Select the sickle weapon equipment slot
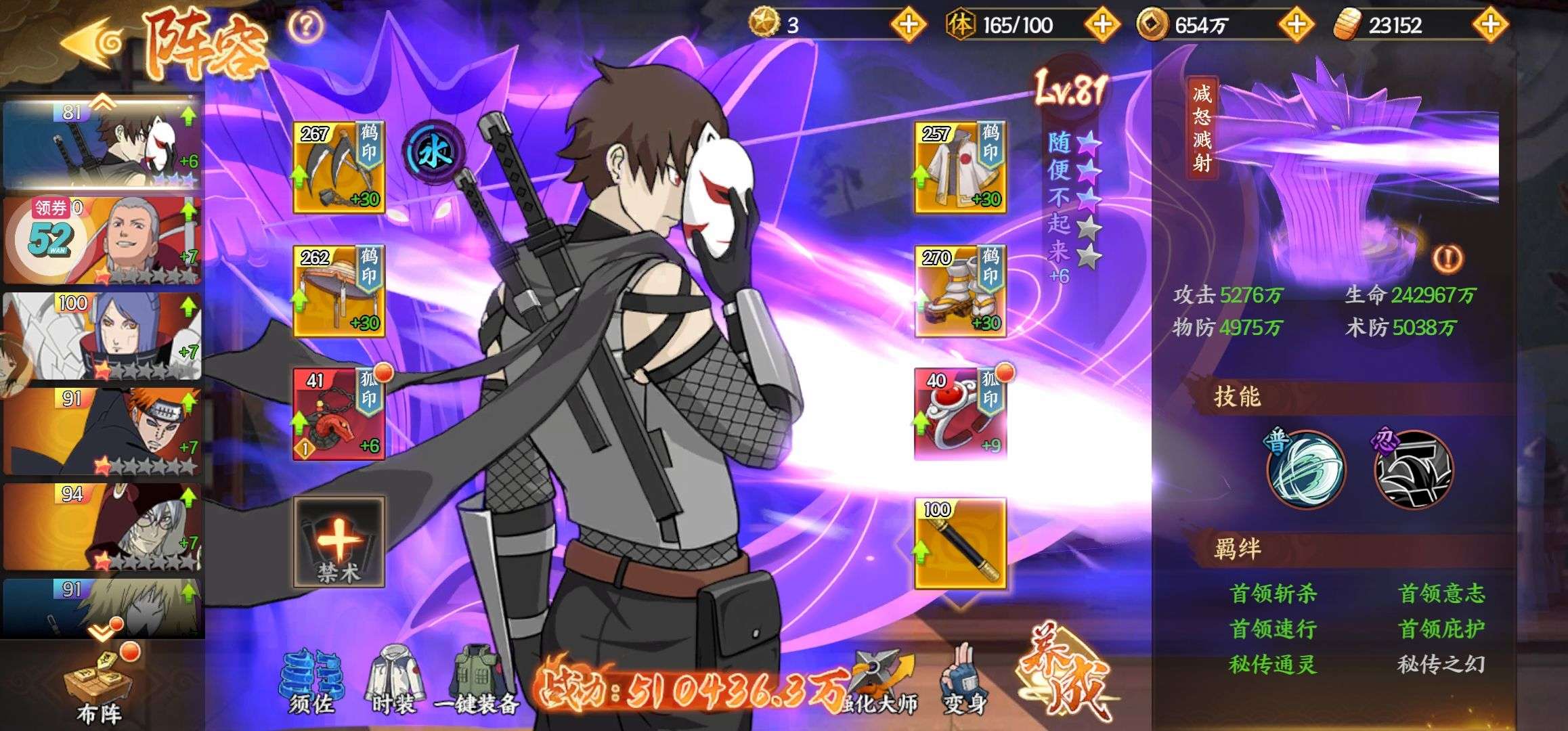This screenshot has height=731, width=1568. pos(339,167)
